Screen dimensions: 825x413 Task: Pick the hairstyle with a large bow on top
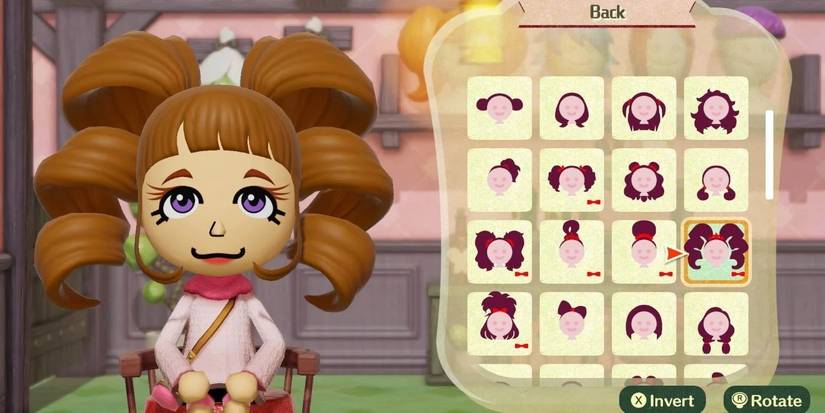(x=572, y=323)
